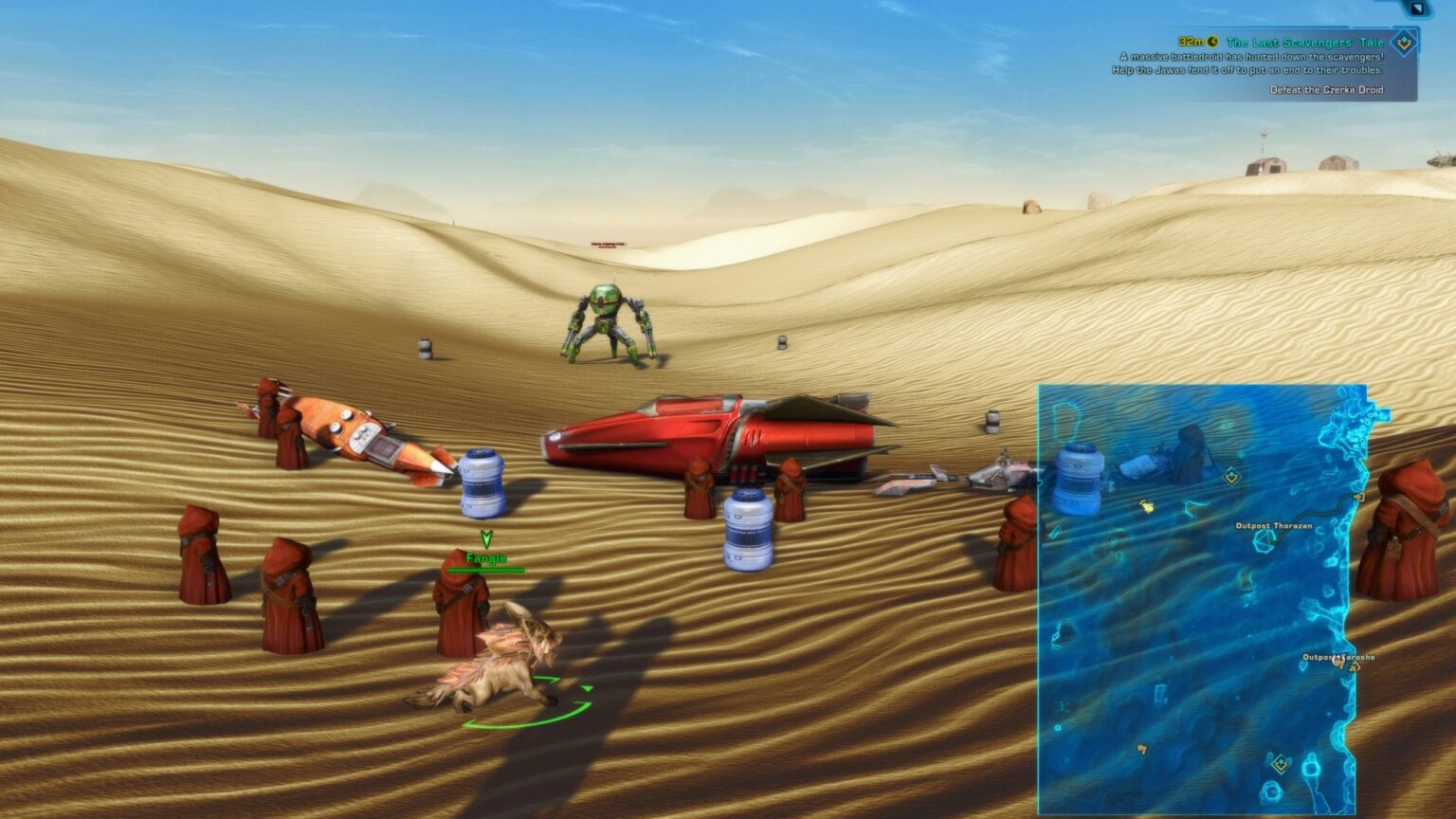Click the small blue icon in the top-right corner
The height and width of the screenshot is (819, 1456).
point(1419,9)
